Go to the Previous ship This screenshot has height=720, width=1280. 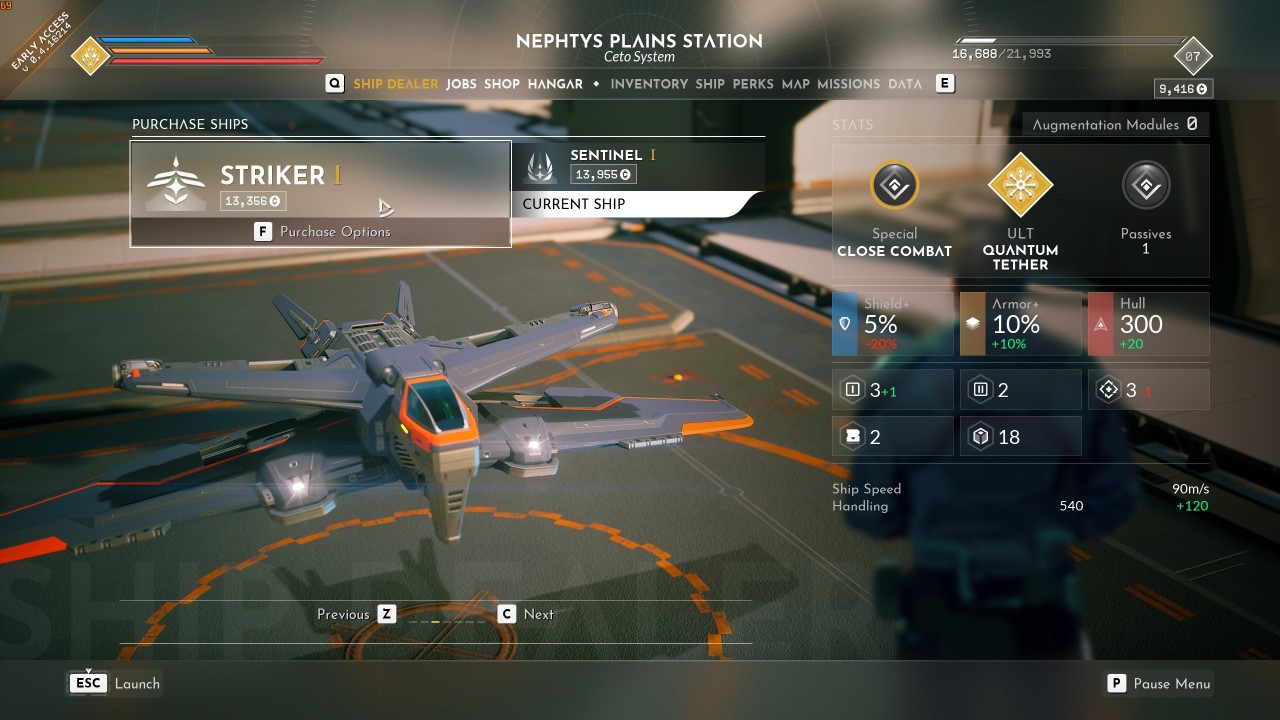click(x=387, y=614)
